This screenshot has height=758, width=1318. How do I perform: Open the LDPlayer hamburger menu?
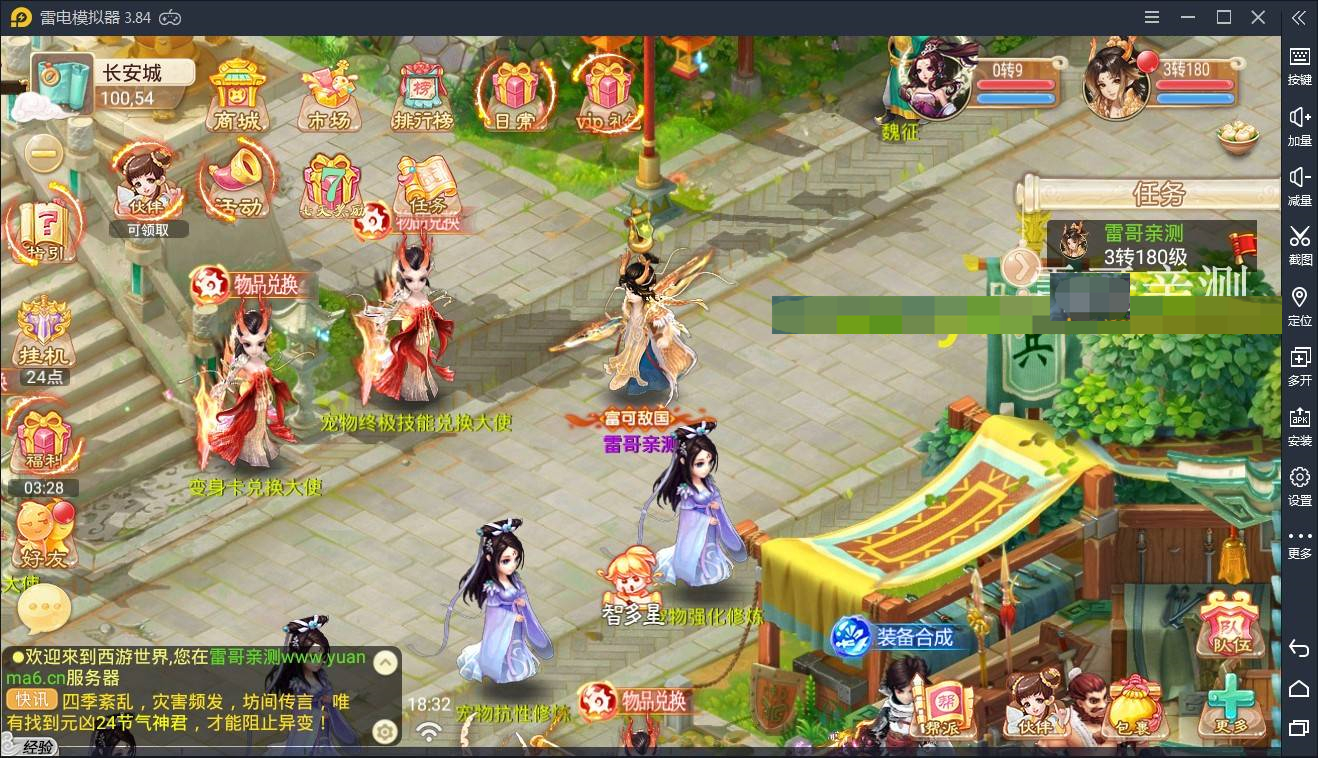1151,17
